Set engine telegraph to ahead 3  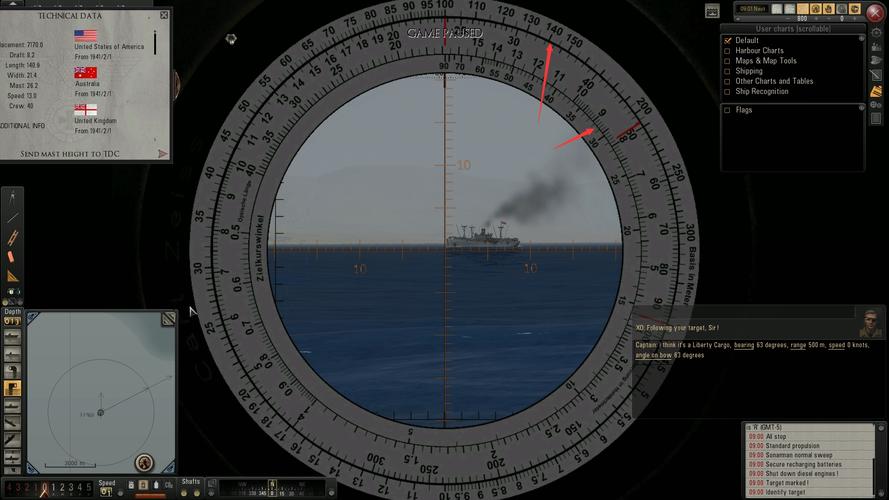[69, 488]
